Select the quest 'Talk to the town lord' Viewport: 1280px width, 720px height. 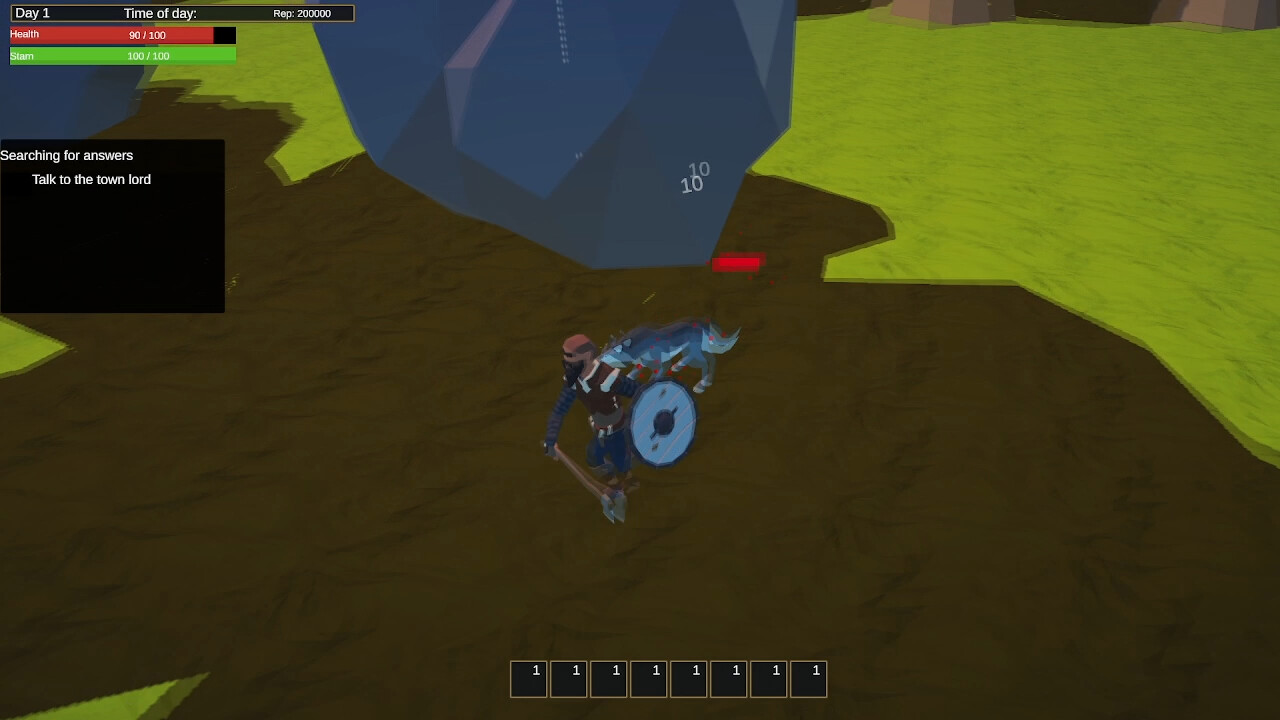[x=92, y=179]
